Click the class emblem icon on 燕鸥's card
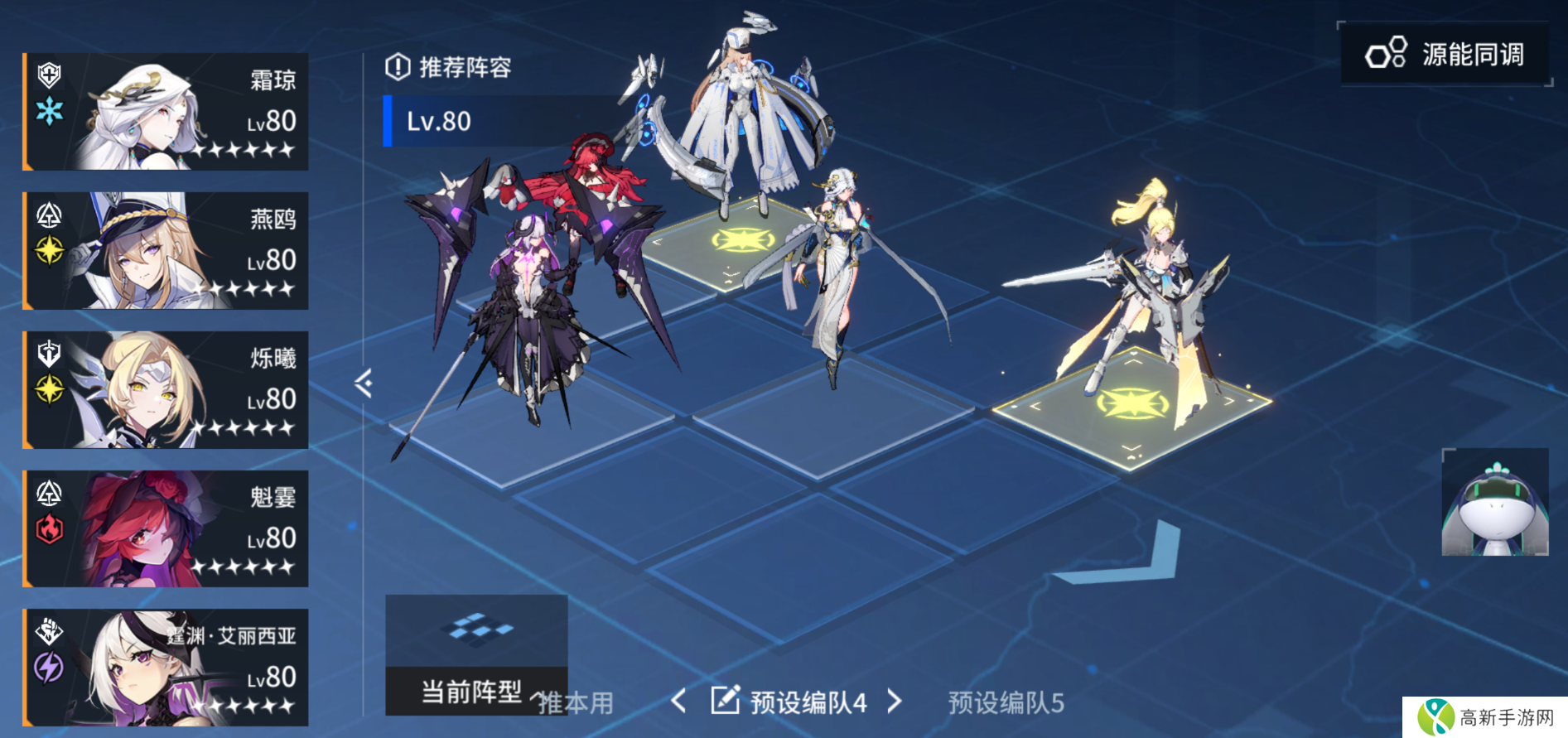The width and height of the screenshot is (1568, 738). click(x=47, y=214)
